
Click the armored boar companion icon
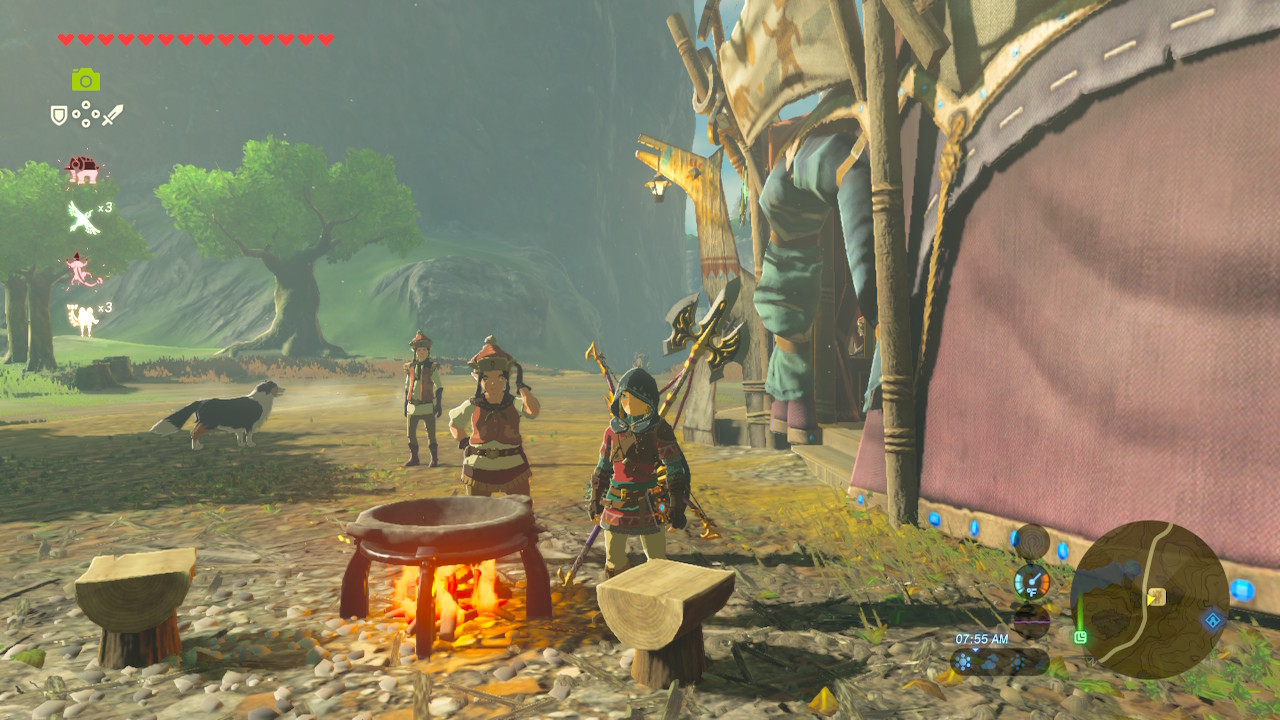[x=82, y=167]
